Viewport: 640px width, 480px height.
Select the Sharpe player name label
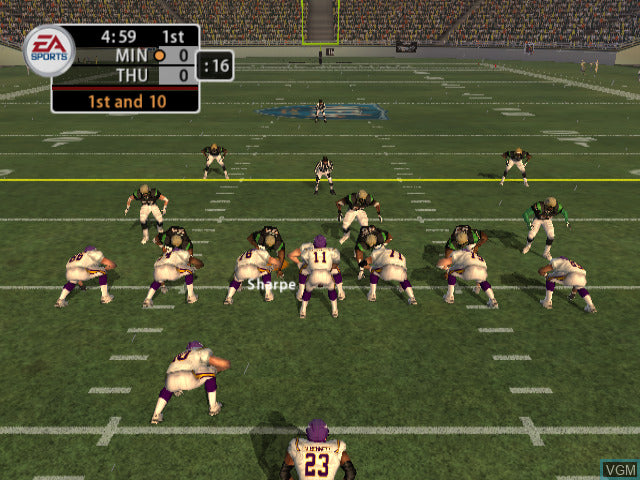tap(272, 285)
